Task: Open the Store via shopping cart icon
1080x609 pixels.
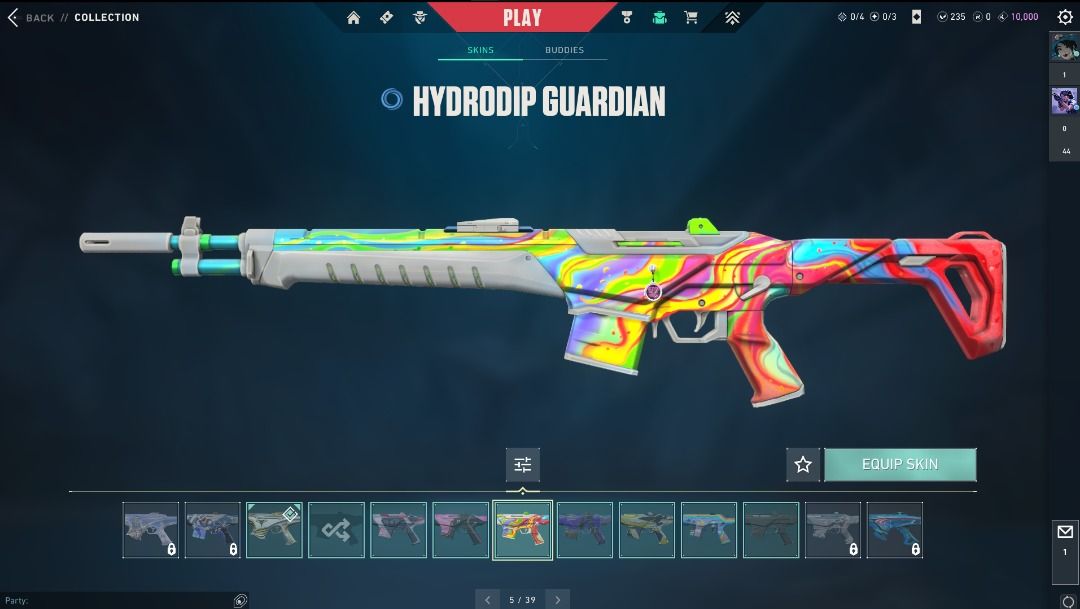Action: click(x=690, y=17)
